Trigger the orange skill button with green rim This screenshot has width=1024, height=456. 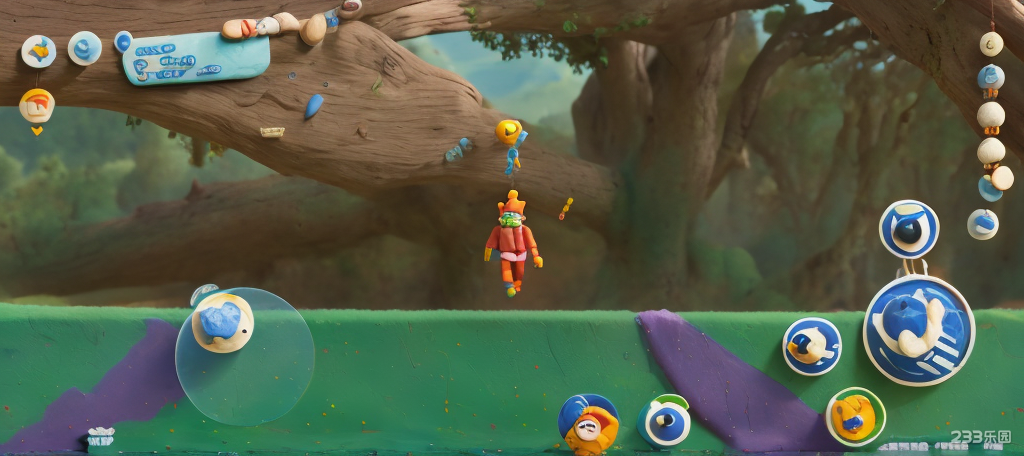coord(855,416)
